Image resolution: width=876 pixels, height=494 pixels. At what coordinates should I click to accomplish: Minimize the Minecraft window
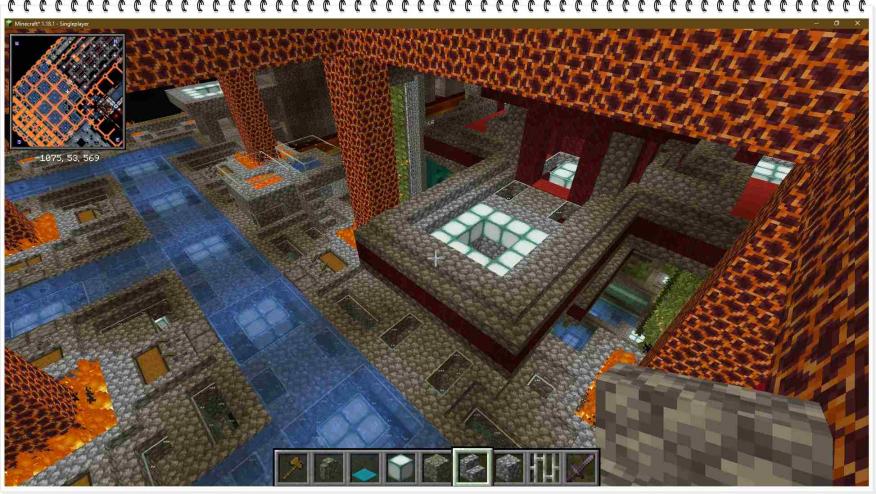[x=815, y=23]
